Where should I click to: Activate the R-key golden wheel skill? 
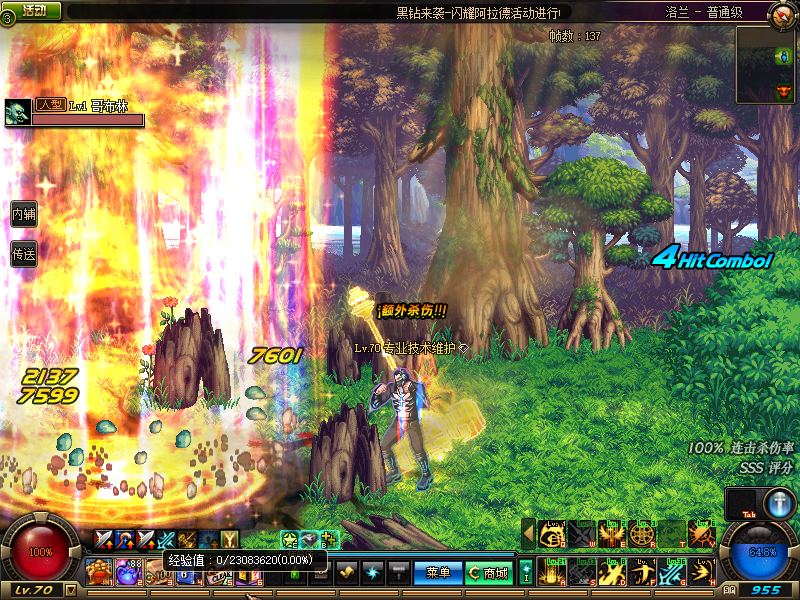(x=642, y=534)
